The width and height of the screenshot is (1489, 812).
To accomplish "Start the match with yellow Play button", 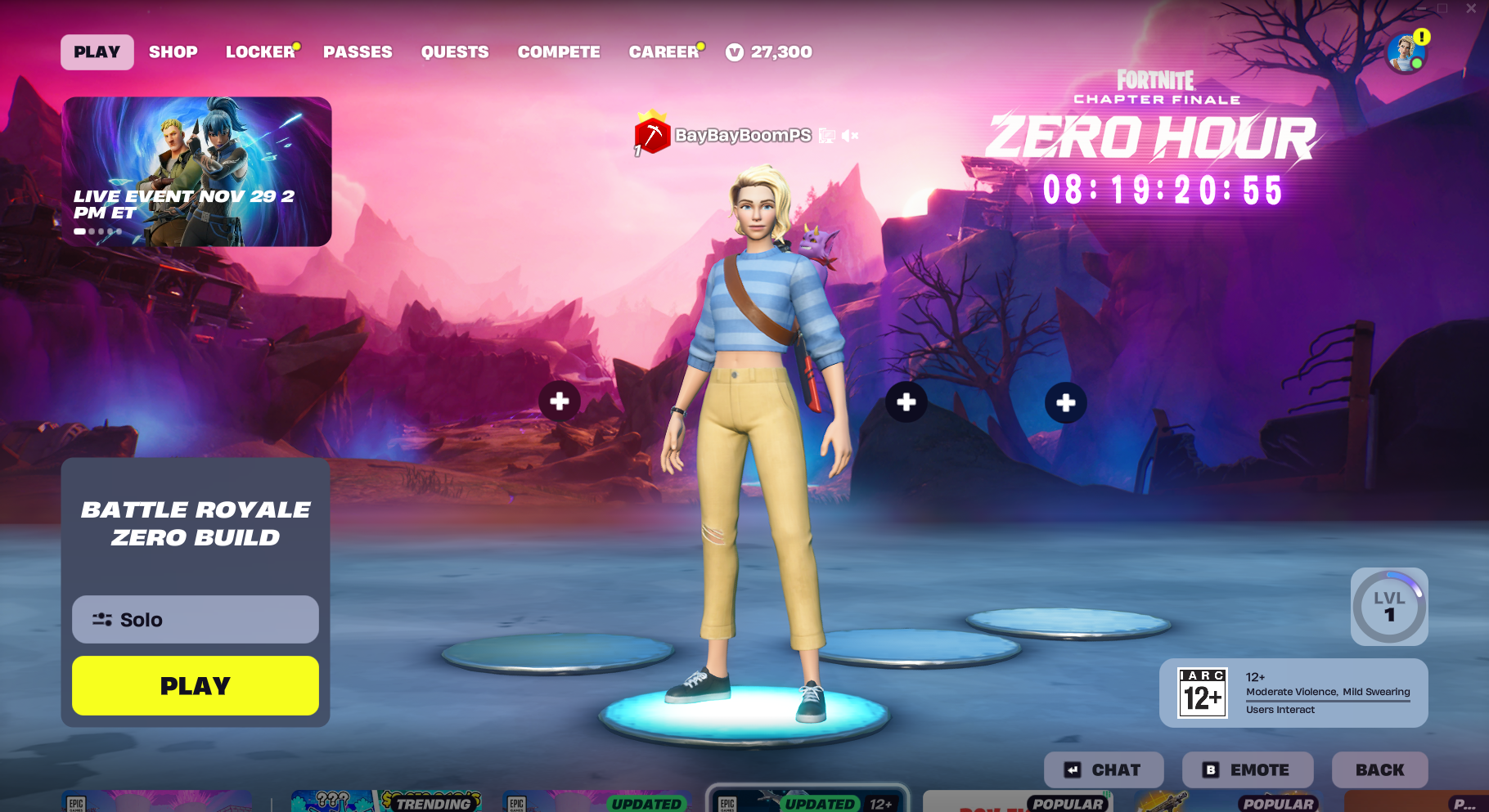I will 196,685.
